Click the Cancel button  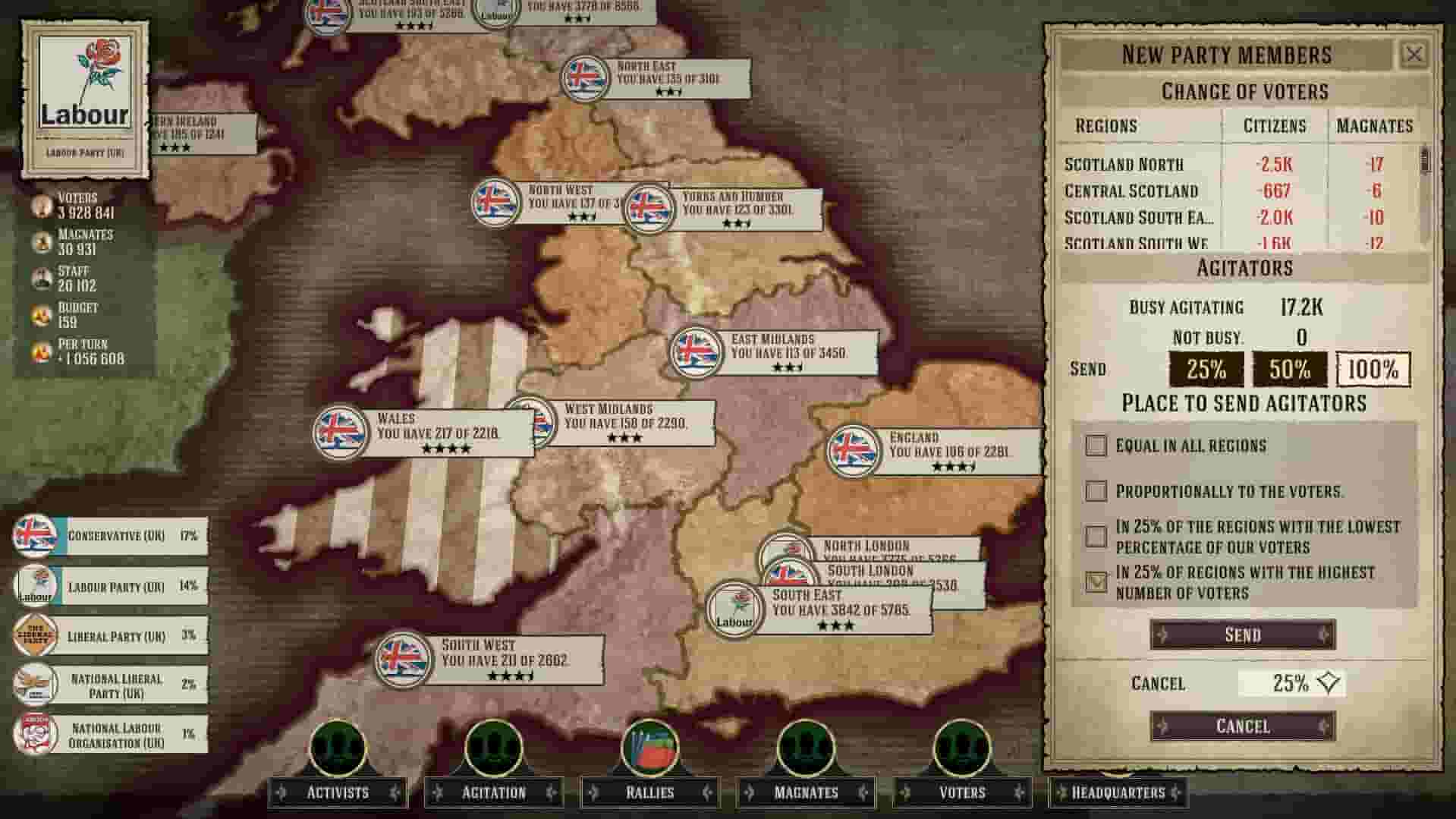pos(1241,726)
